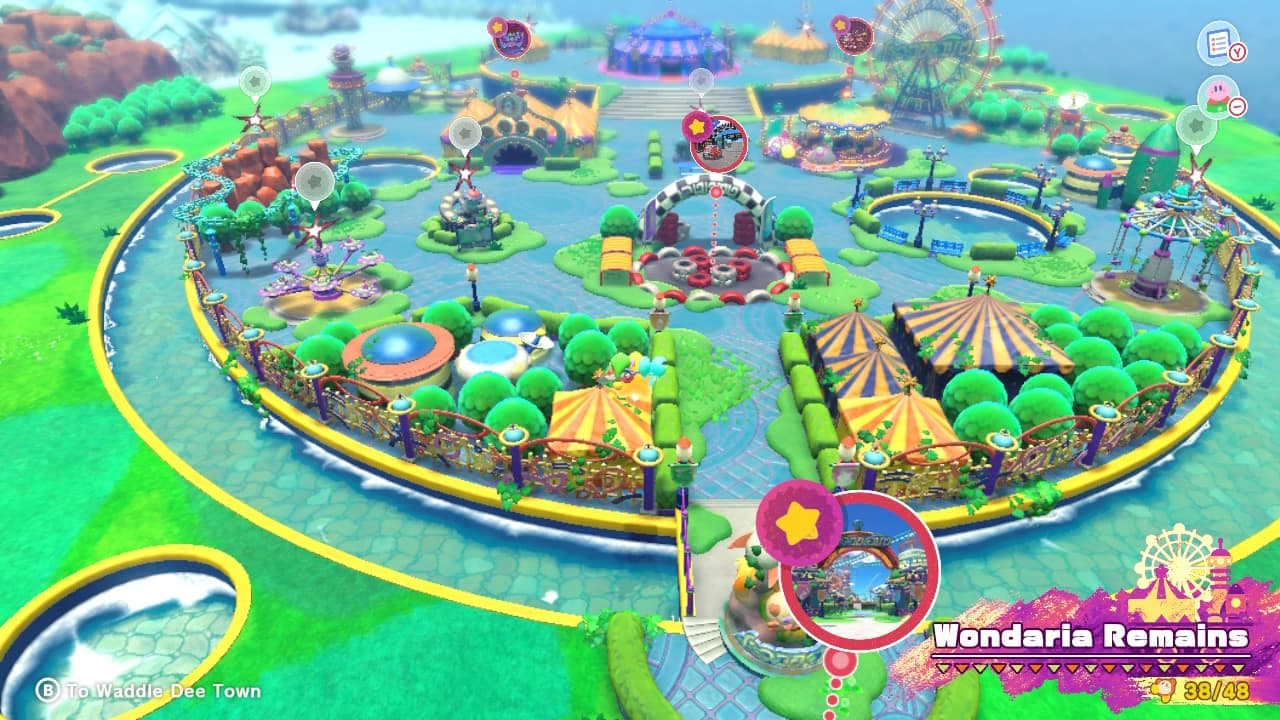Open the purple stage marker with dancing figures
The width and height of the screenshot is (1280, 720).
(x=512, y=39)
